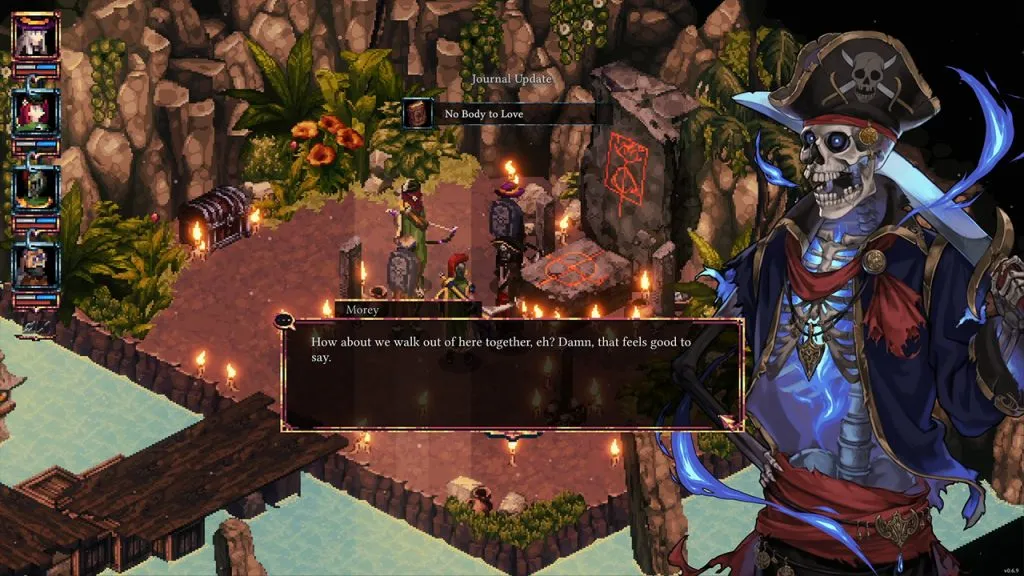Advance Morey's dialogue by clicking the text box
Viewport: 1024px width, 576px height.
512,375
